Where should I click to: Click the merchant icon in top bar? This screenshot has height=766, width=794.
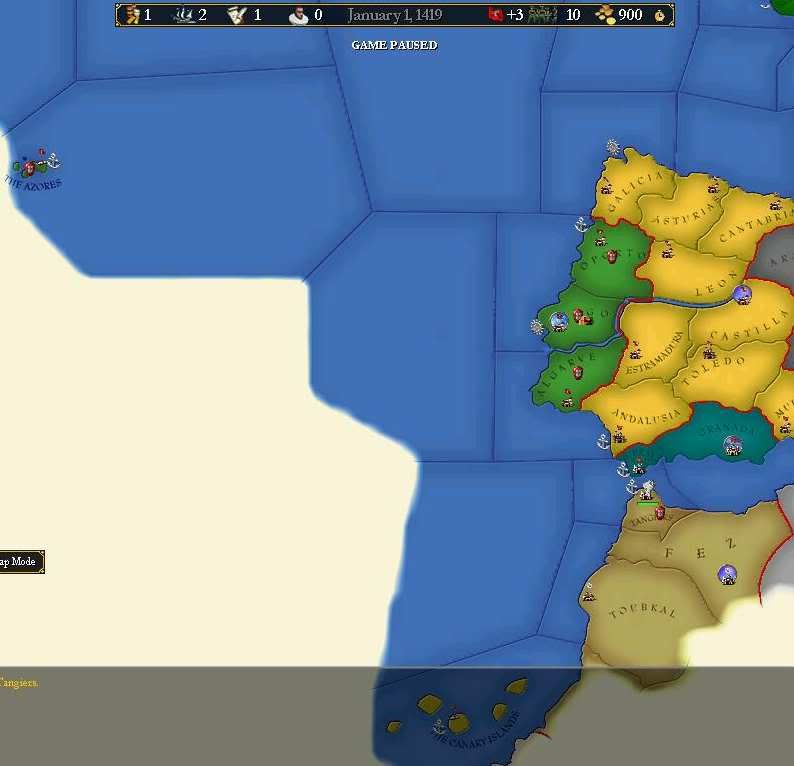[x=130, y=15]
